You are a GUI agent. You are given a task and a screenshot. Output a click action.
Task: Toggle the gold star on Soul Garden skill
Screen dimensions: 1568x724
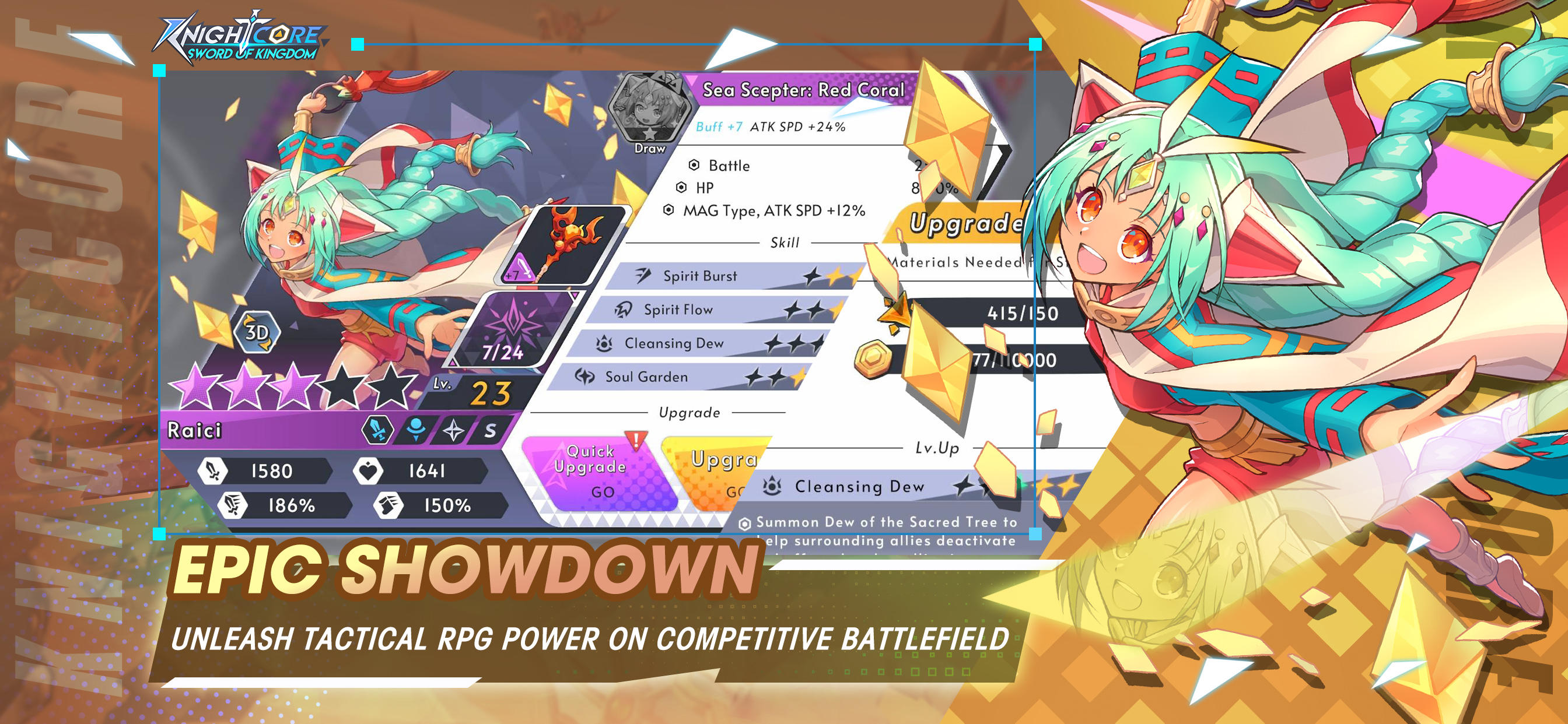tap(797, 376)
